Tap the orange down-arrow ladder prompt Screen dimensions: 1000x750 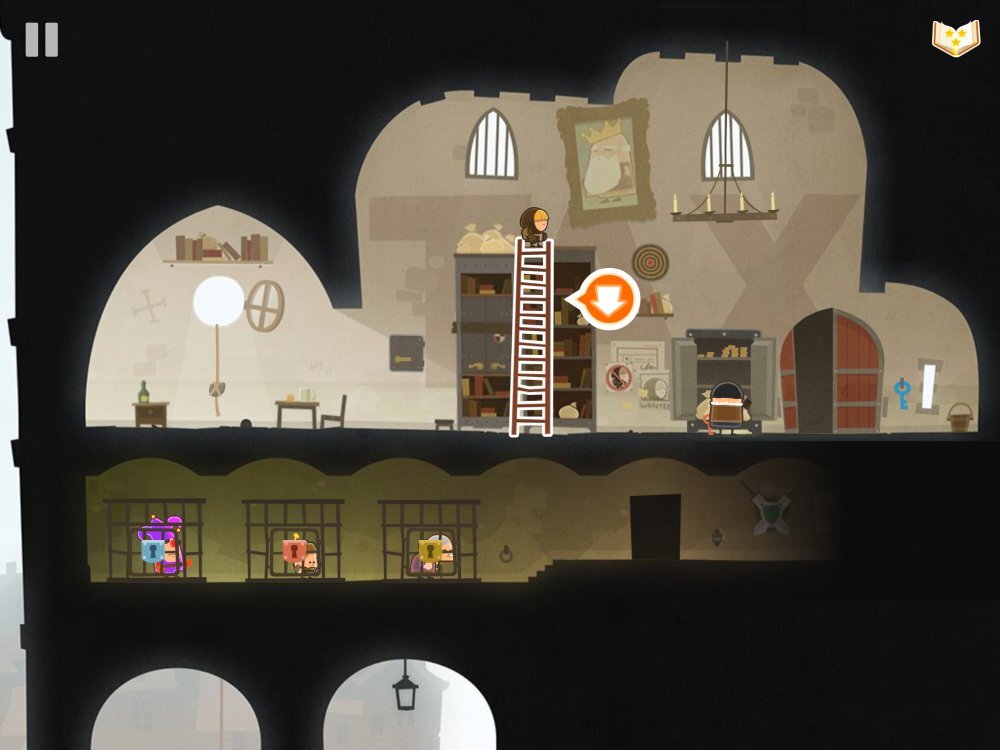(x=610, y=298)
